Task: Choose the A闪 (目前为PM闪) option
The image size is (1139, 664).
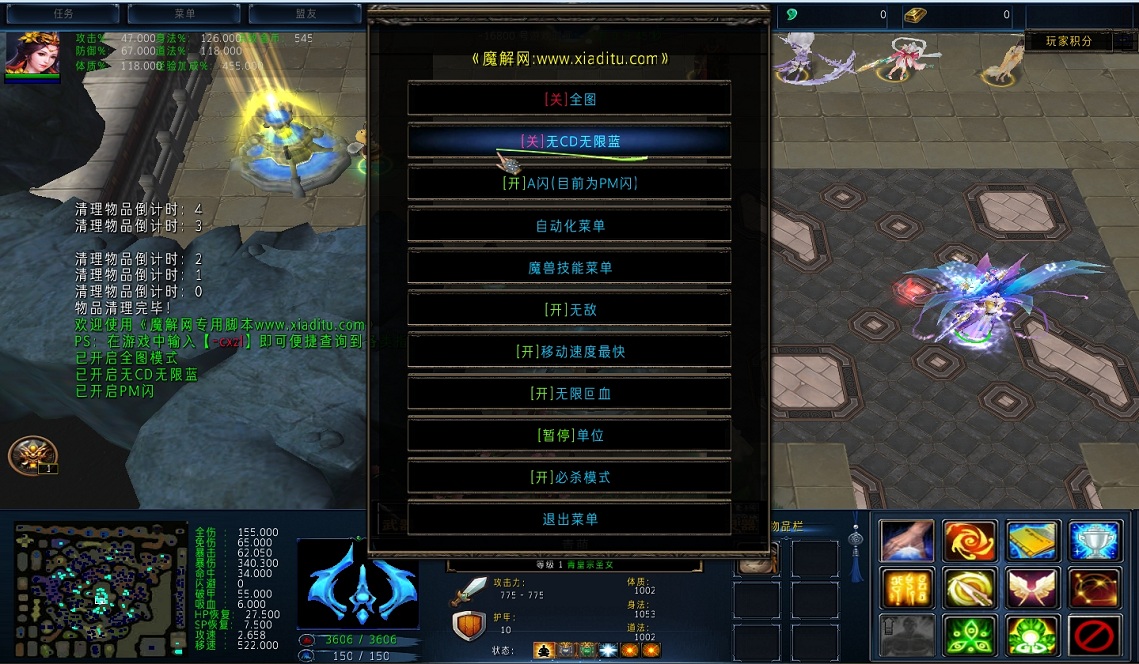Action: tap(569, 183)
